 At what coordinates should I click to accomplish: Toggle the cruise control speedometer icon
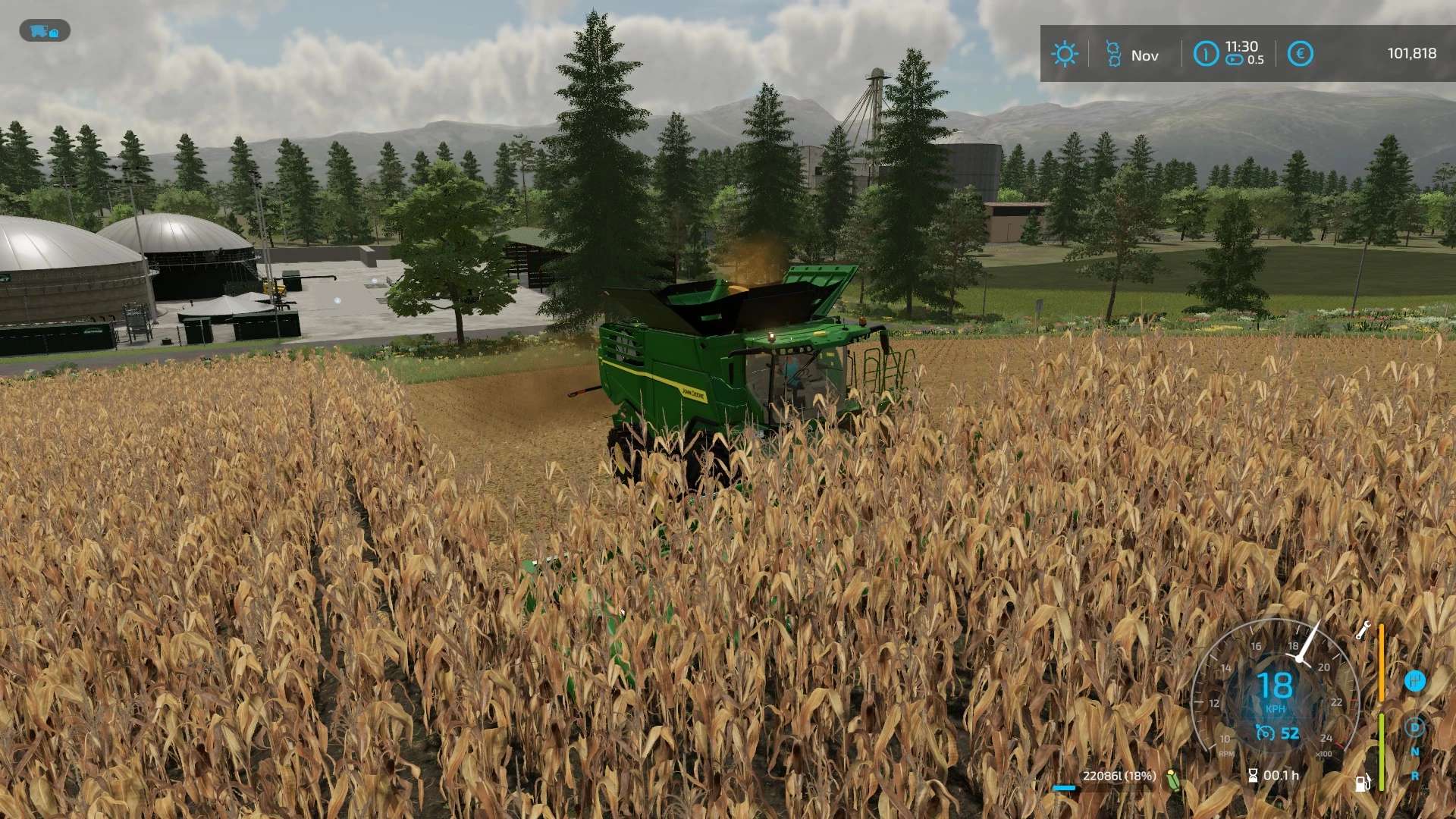pyautogui.click(x=1264, y=733)
